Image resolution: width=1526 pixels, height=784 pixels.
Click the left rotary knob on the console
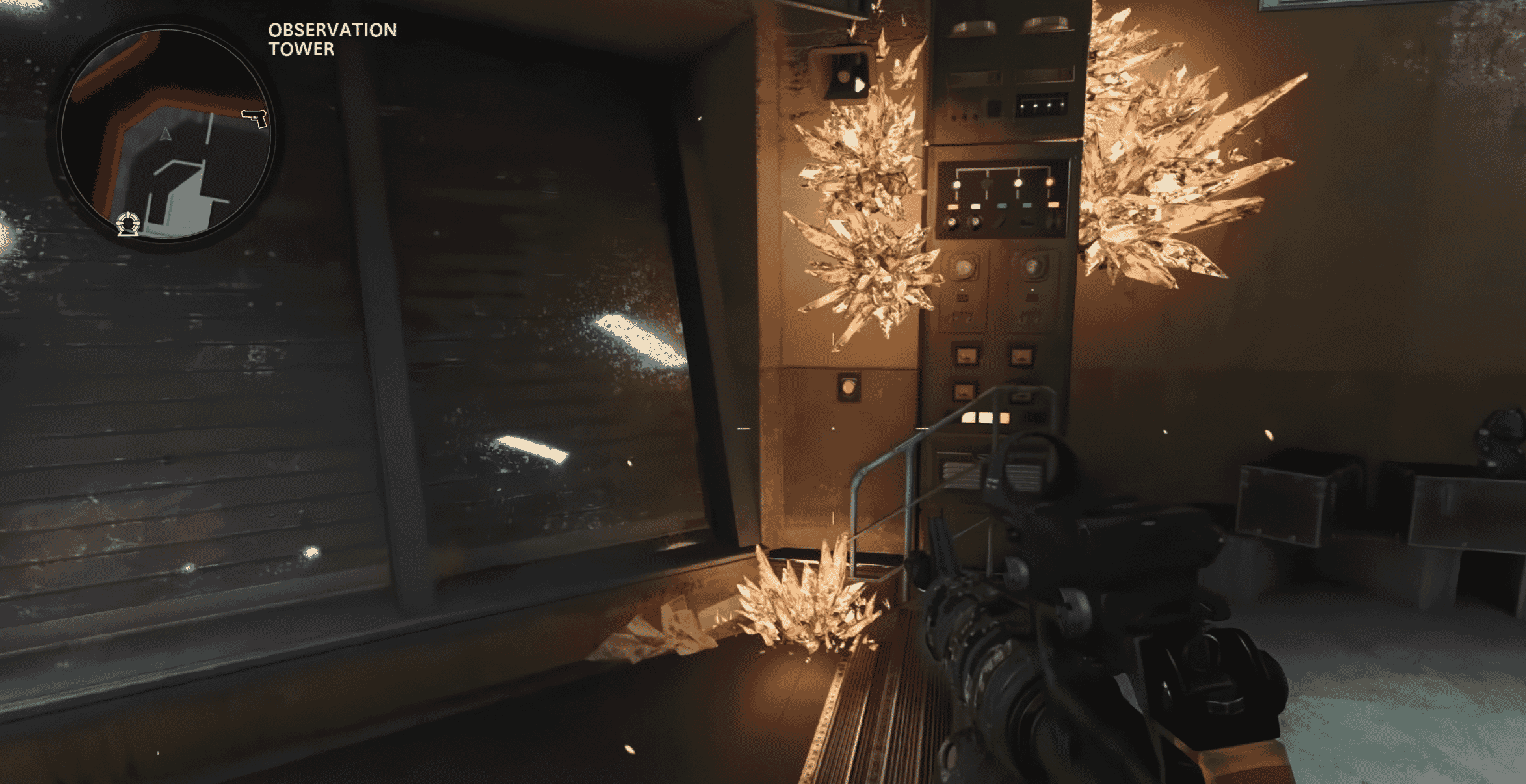click(966, 267)
